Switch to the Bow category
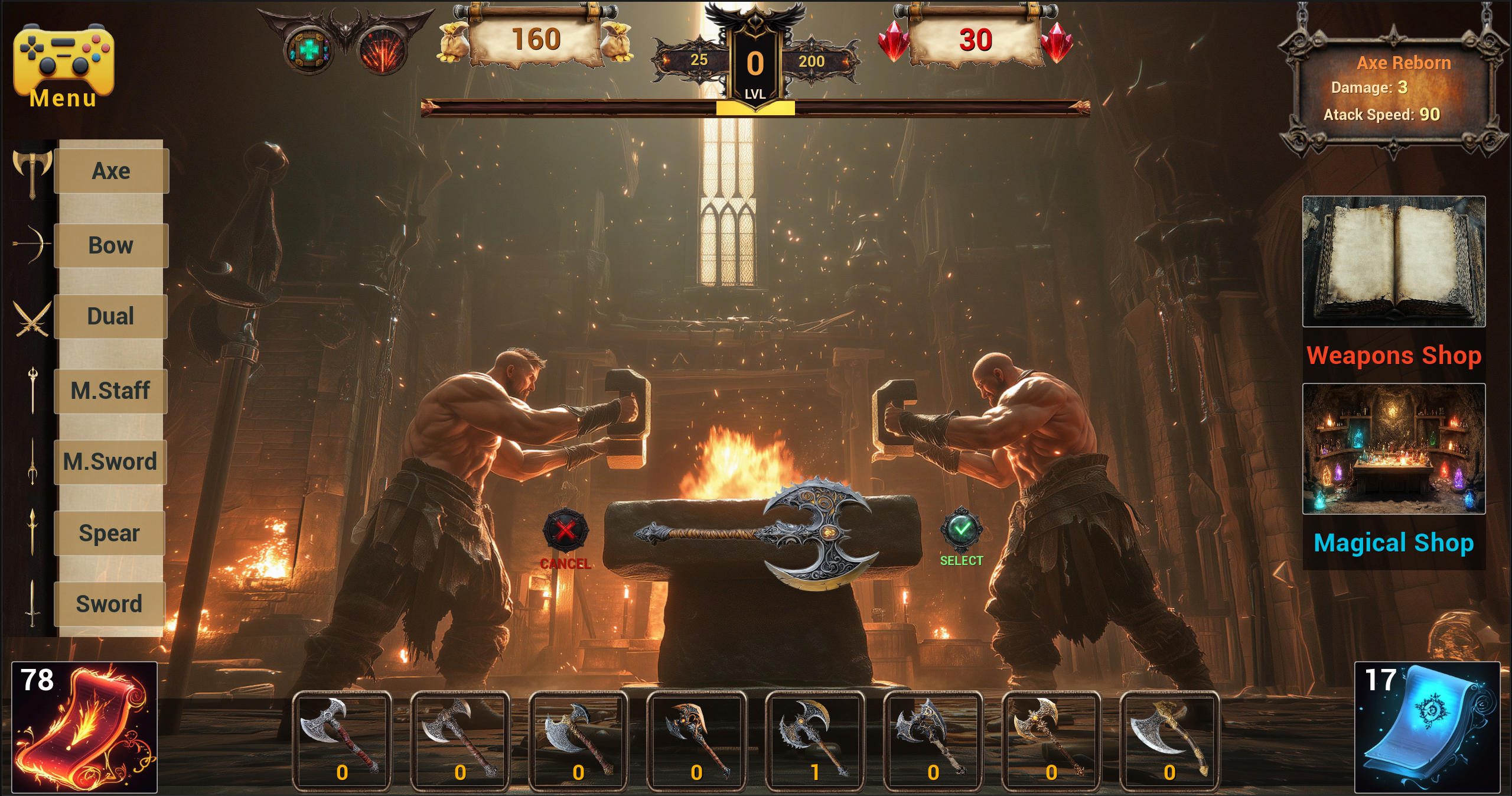Image resolution: width=1512 pixels, height=796 pixels. coord(111,245)
